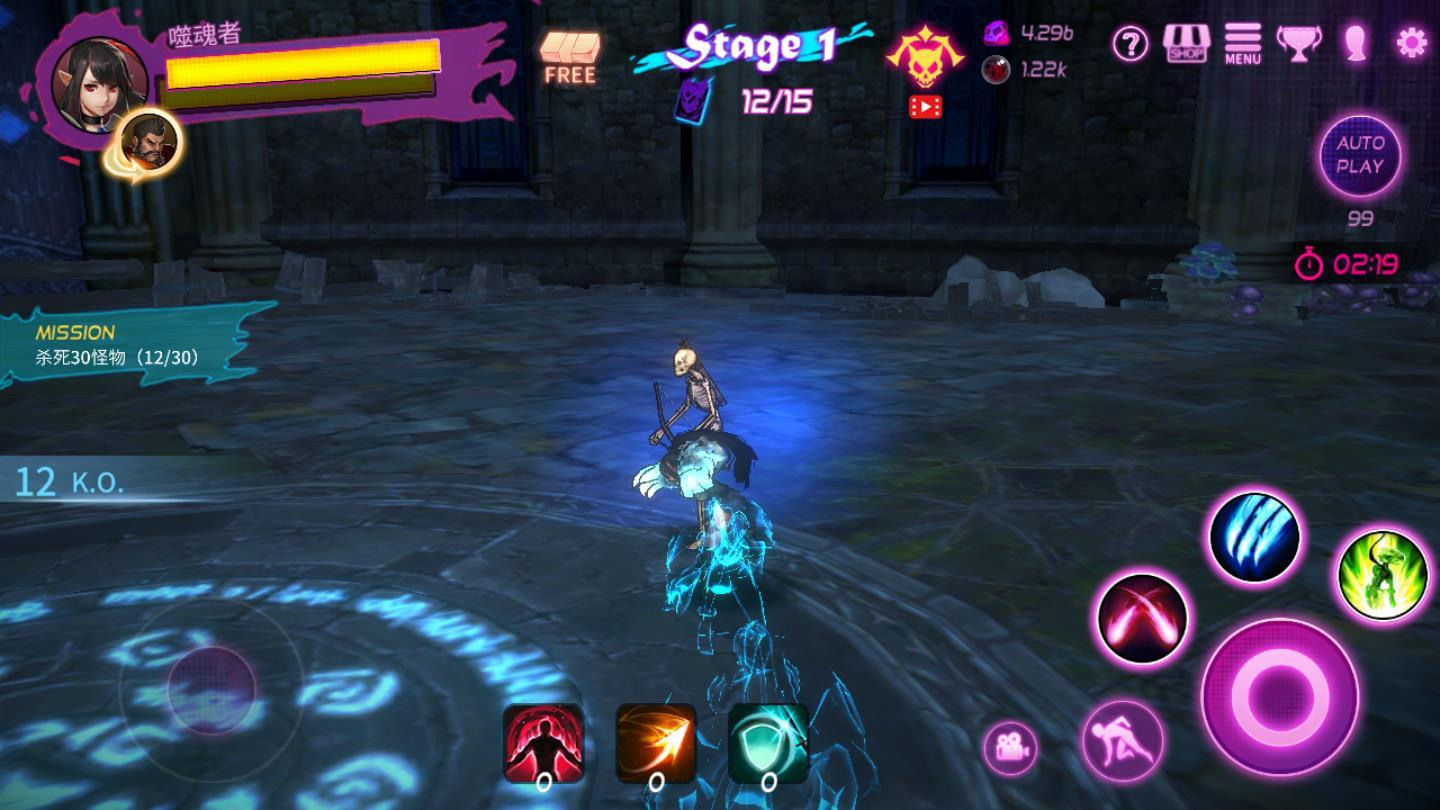1440x810 pixels.
Task: Use the teal shield item
Action: tap(768, 745)
